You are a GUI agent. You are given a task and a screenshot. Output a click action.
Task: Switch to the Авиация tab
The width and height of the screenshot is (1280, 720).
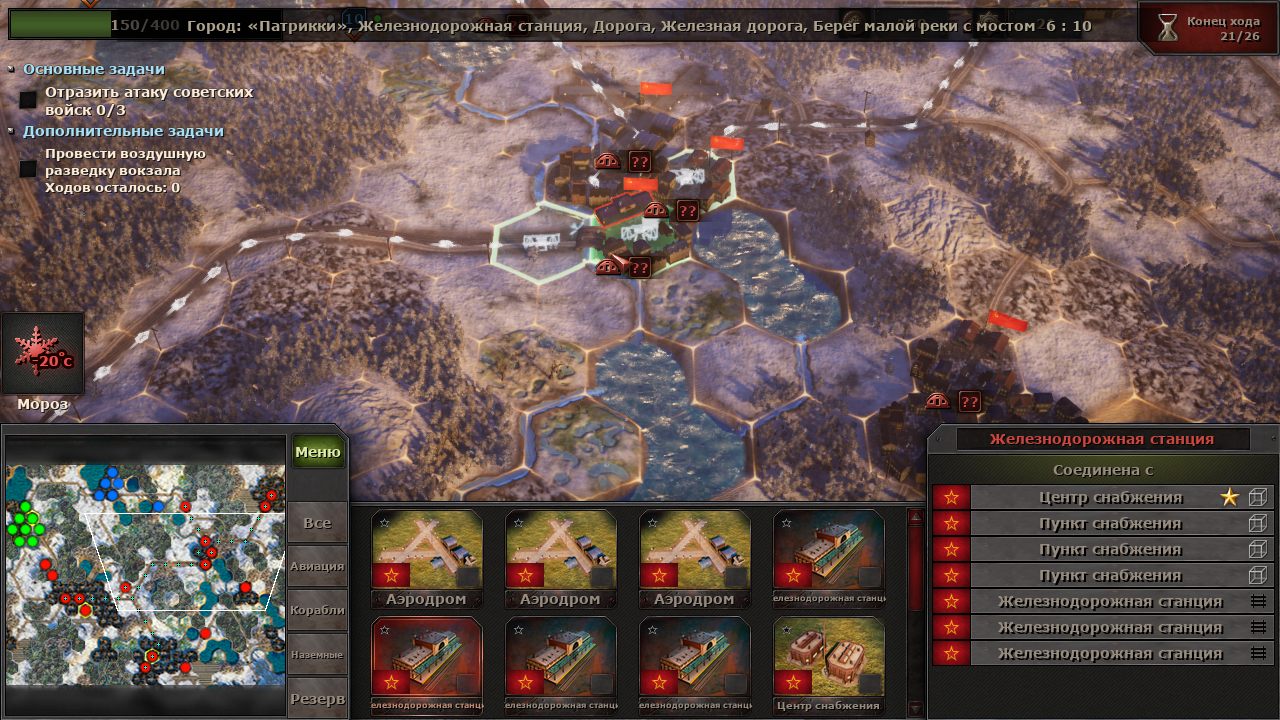[x=317, y=566]
